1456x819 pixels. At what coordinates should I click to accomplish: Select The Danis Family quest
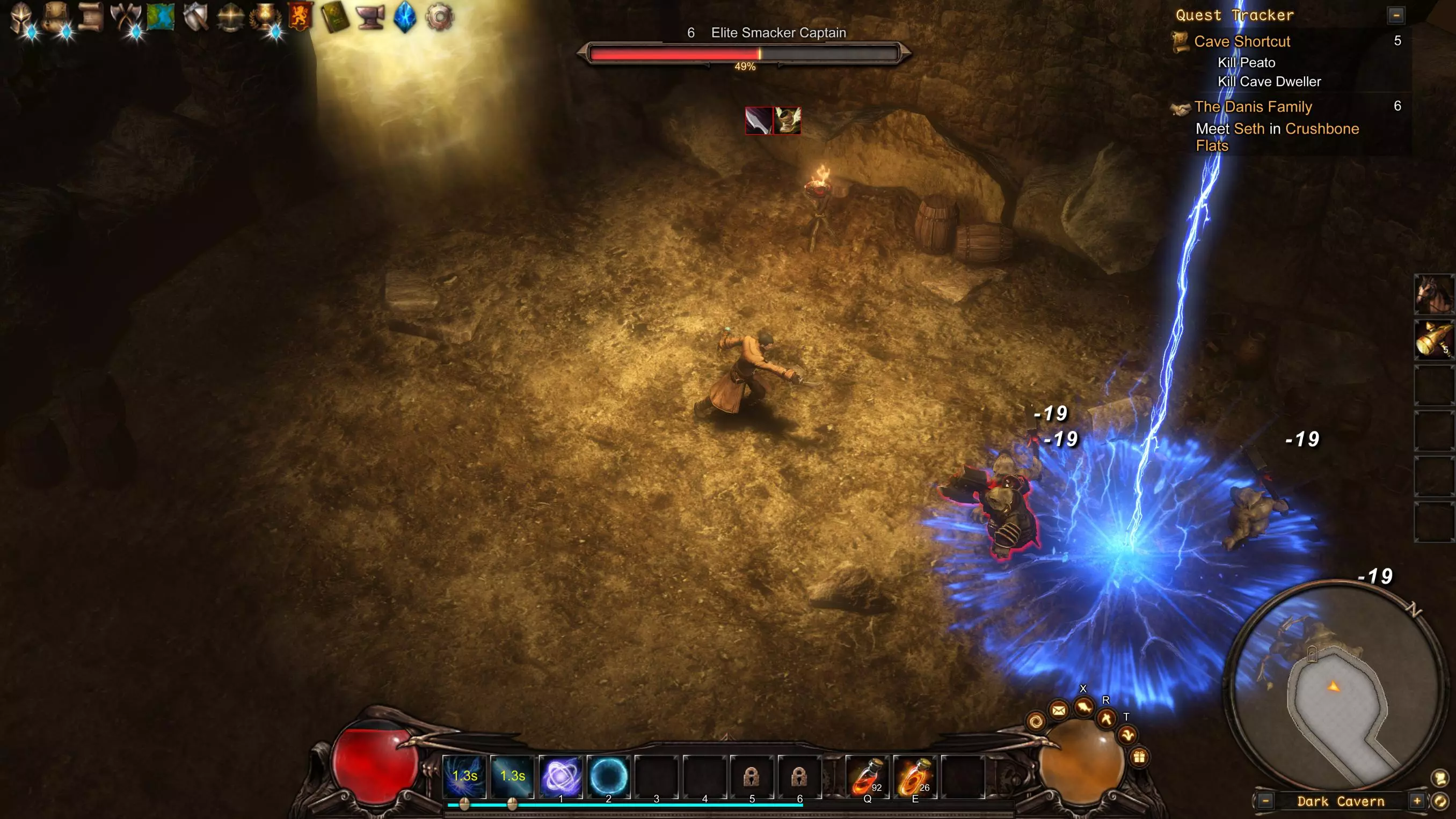(x=1253, y=106)
